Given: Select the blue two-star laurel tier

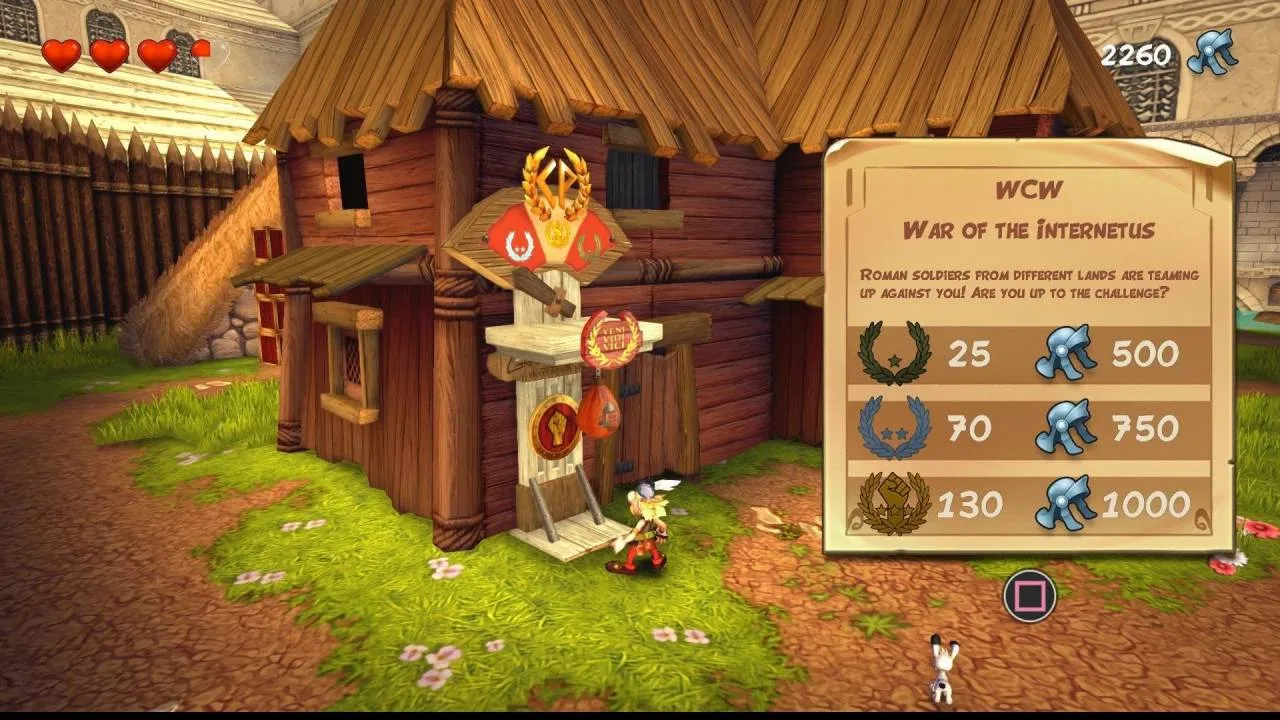Looking at the screenshot, I should (894, 428).
